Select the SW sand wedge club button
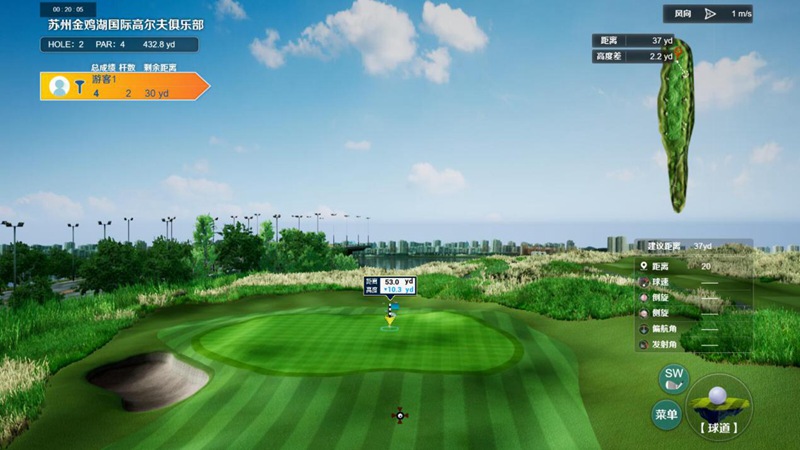 point(673,379)
